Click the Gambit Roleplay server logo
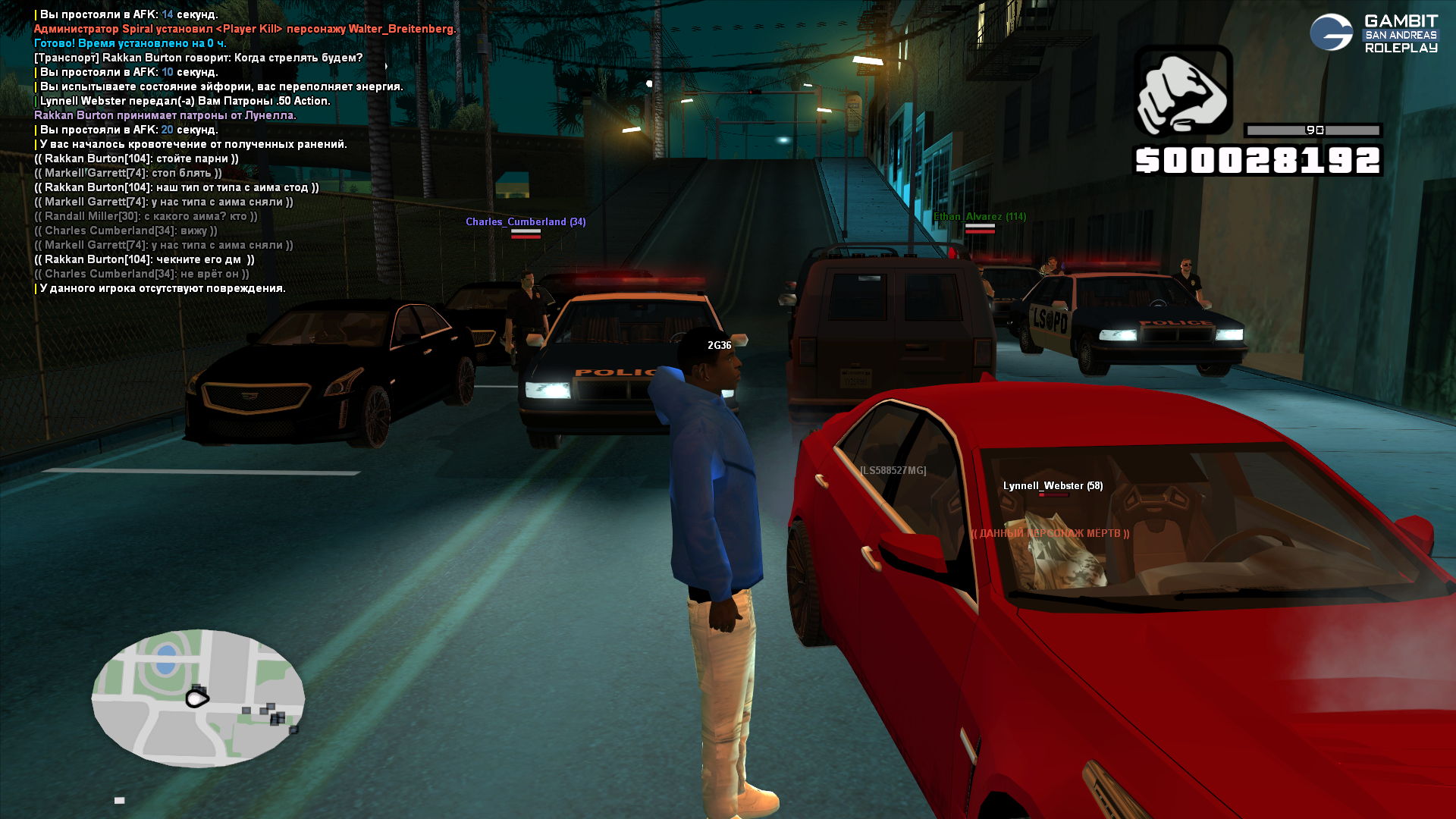 click(1373, 33)
